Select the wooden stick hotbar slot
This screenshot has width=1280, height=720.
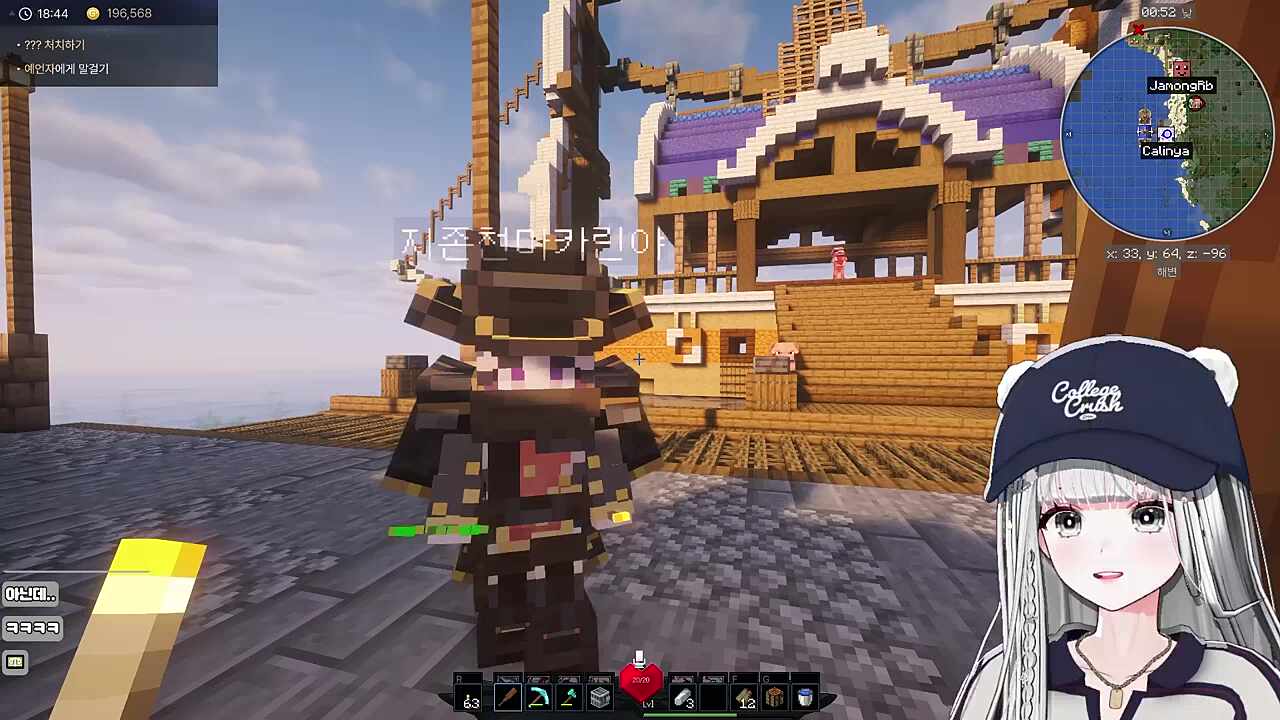point(507,697)
